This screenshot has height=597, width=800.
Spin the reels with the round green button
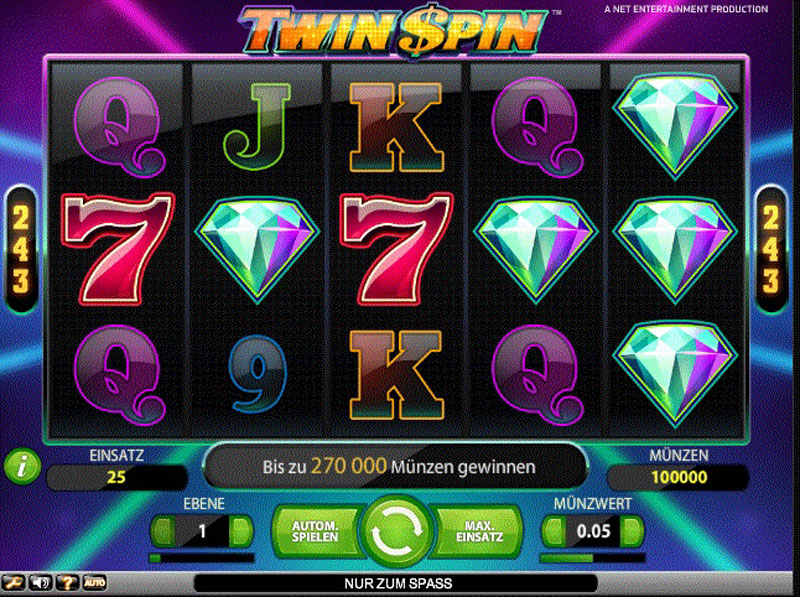[x=398, y=529]
